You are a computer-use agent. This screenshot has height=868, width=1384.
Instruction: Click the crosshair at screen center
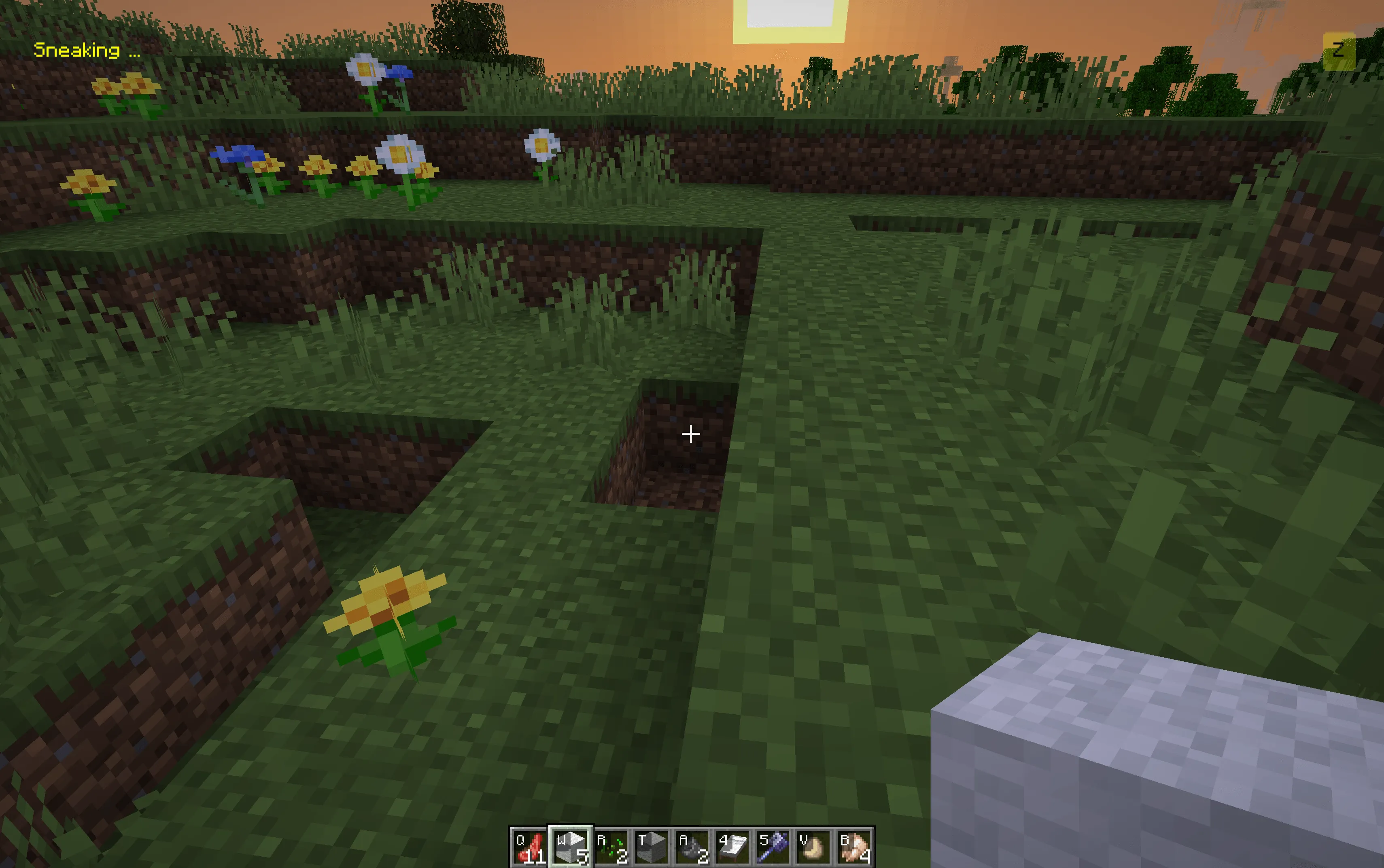(x=690, y=434)
